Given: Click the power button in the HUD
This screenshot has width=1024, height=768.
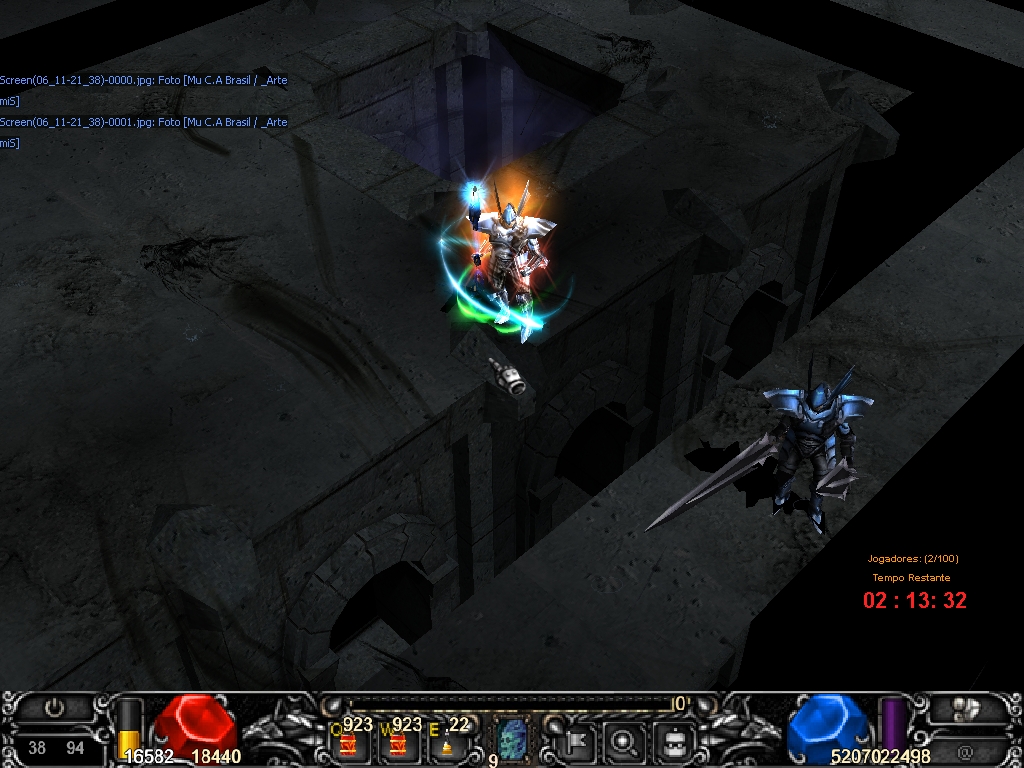Looking at the screenshot, I should point(55,708).
